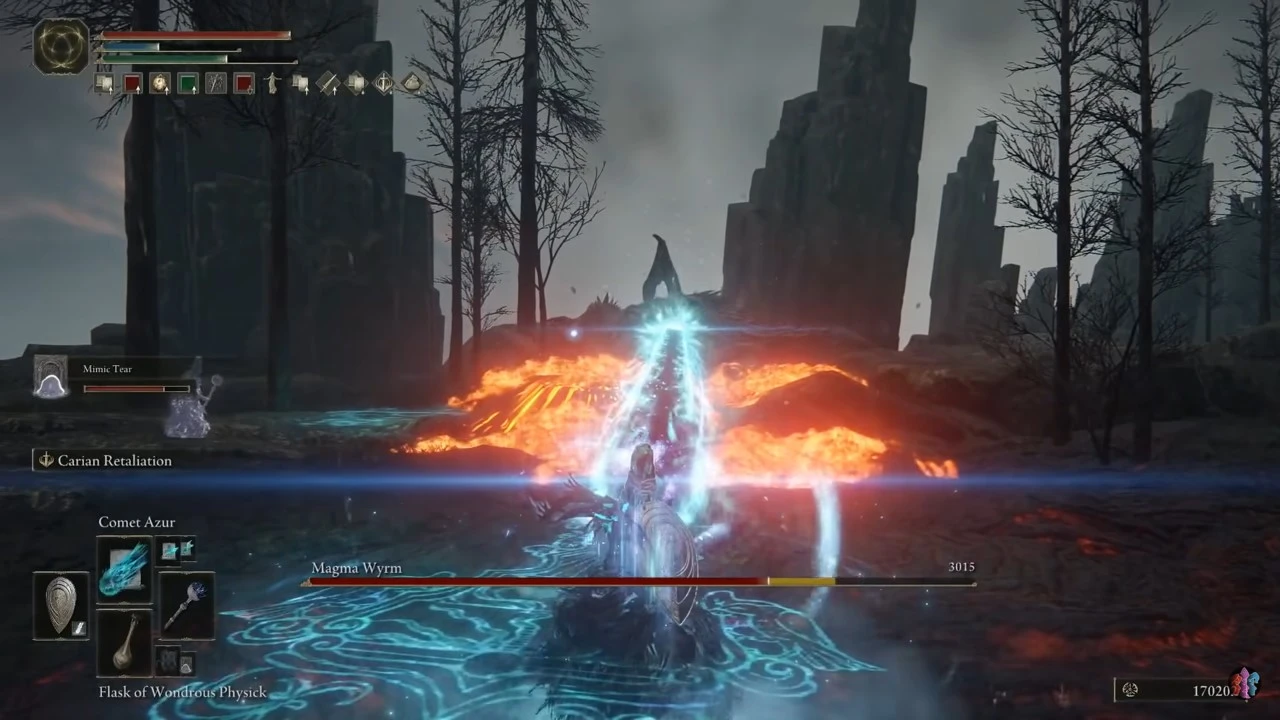This screenshot has width=1280, height=720.
Task: Click the Carian Retaliation buff icon
Action: (x=46, y=460)
